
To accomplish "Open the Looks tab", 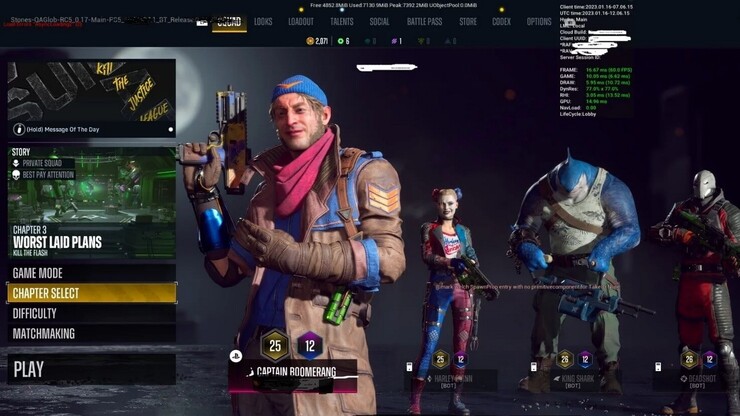I will pos(263,21).
